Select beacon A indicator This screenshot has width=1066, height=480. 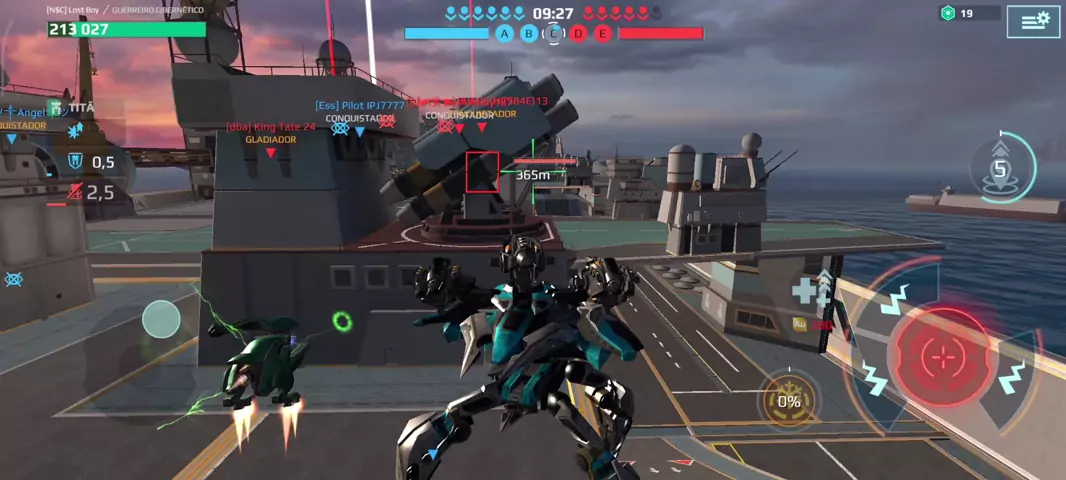point(504,34)
